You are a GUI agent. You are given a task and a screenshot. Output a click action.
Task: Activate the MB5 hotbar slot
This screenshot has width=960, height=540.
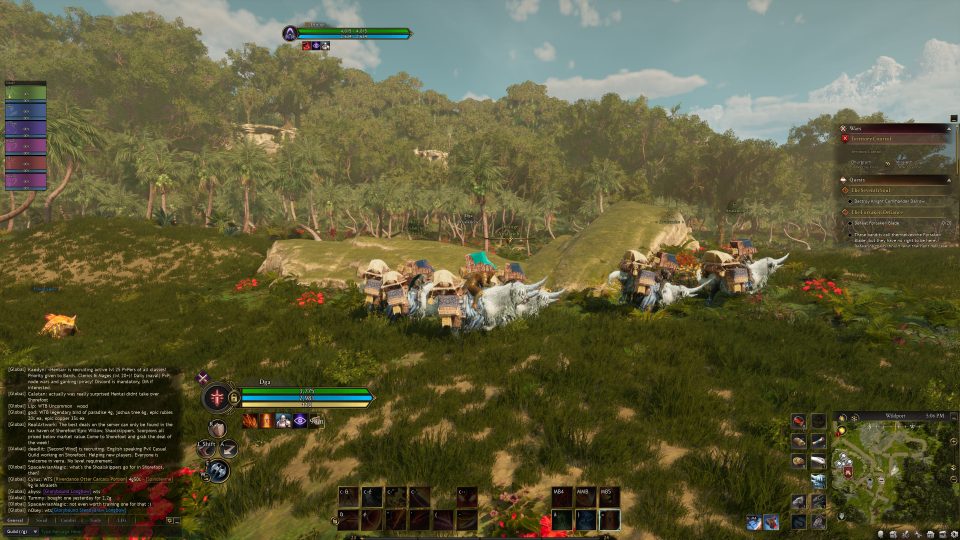tap(608, 497)
